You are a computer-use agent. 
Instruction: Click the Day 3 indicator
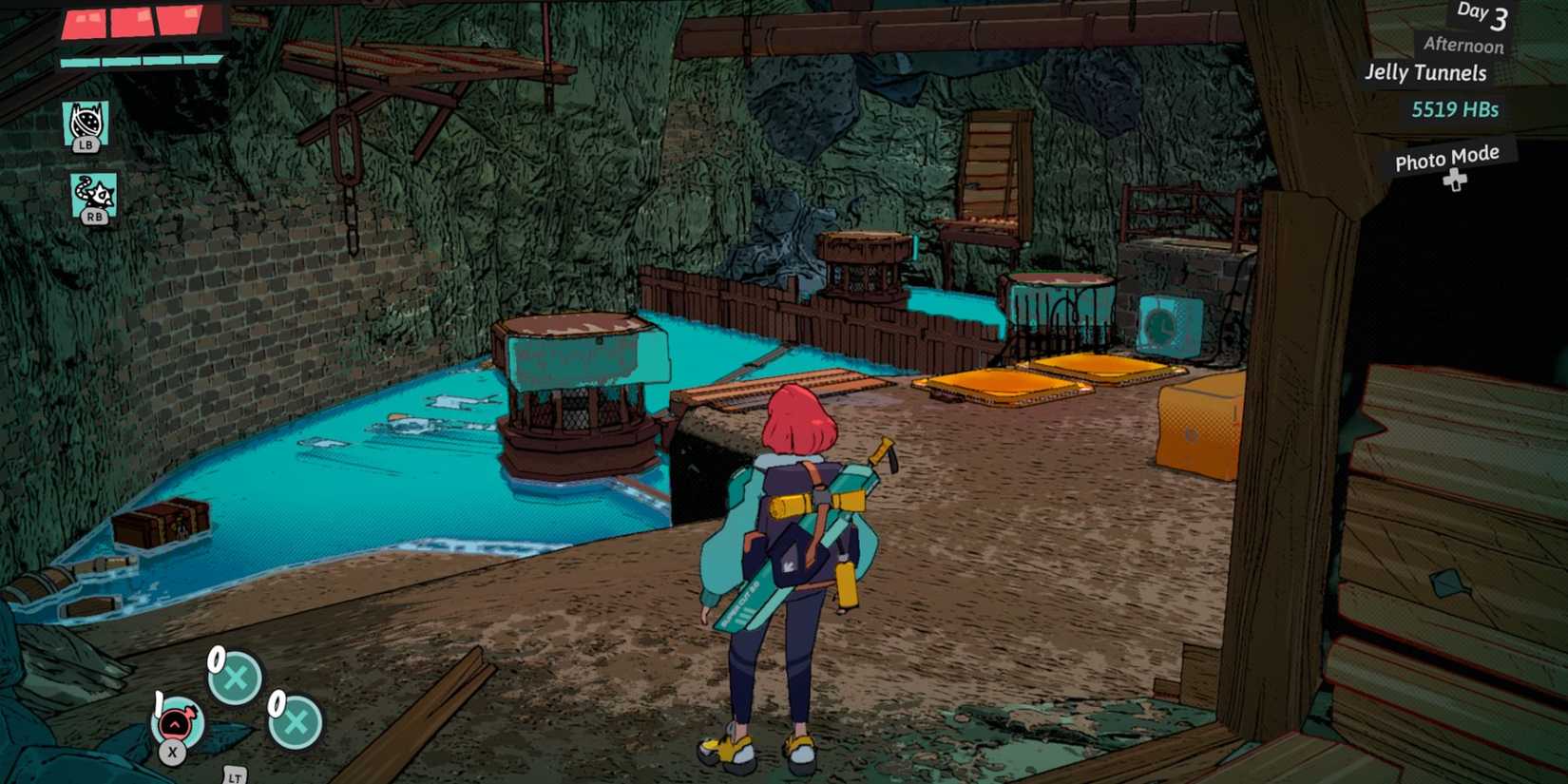(x=1480, y=14)
